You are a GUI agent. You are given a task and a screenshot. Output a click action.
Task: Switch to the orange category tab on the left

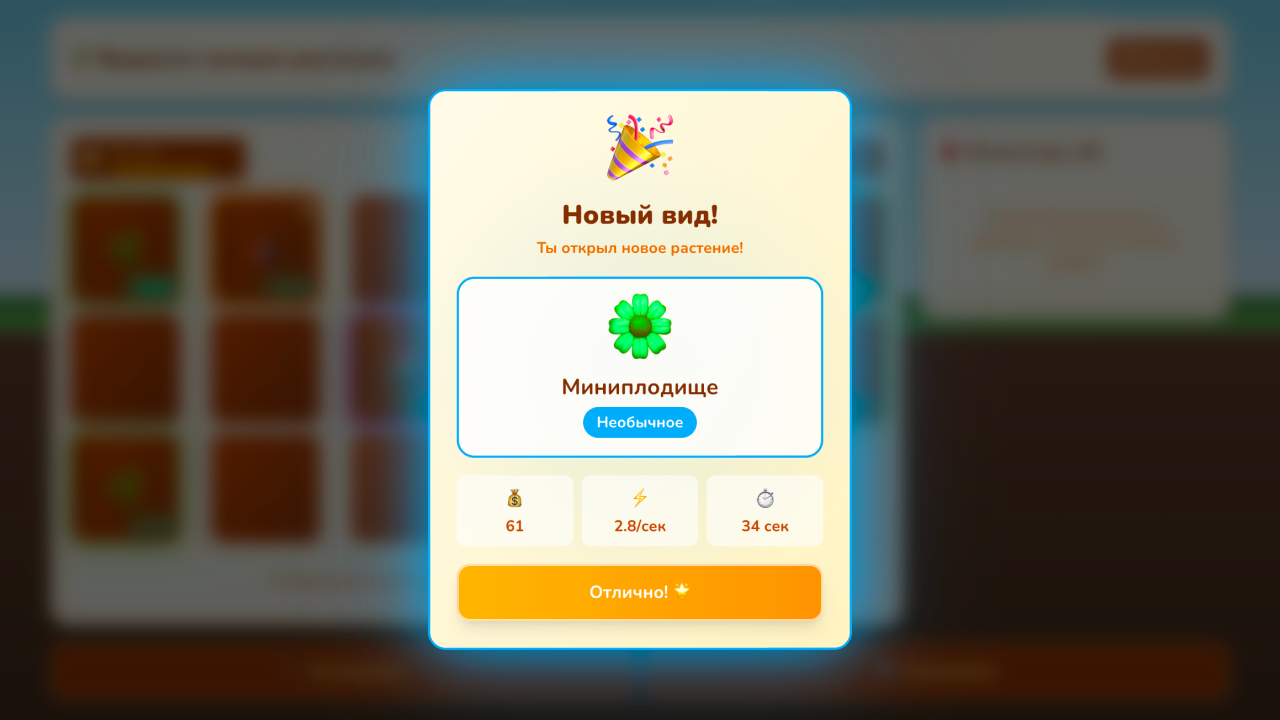156,158
